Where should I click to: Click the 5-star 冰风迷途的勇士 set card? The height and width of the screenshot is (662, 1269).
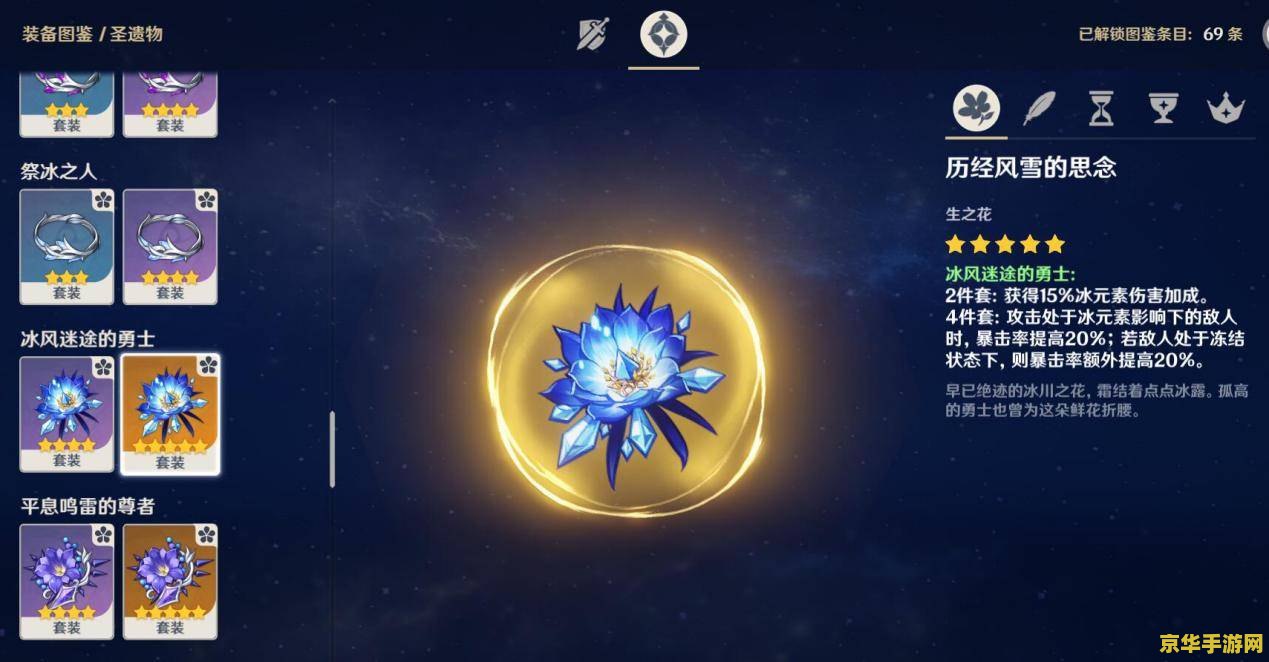tap(170, 413)
